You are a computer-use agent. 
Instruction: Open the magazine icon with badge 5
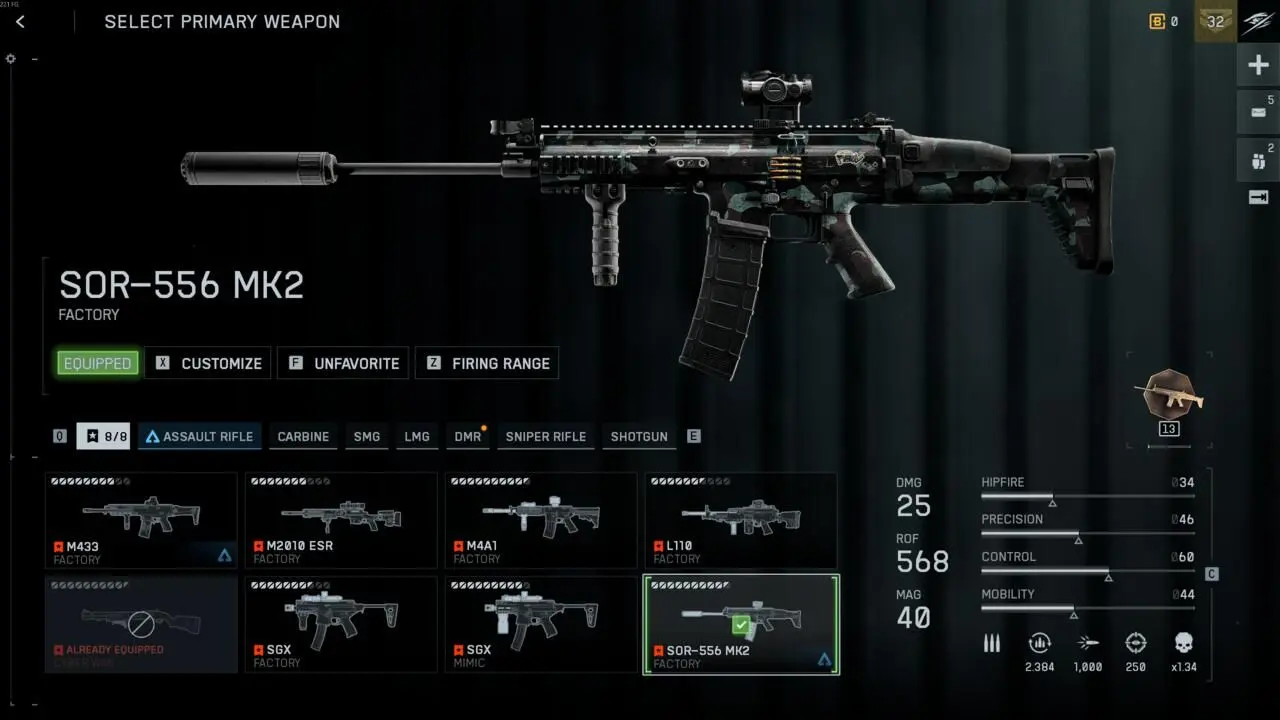point(1256,112)
